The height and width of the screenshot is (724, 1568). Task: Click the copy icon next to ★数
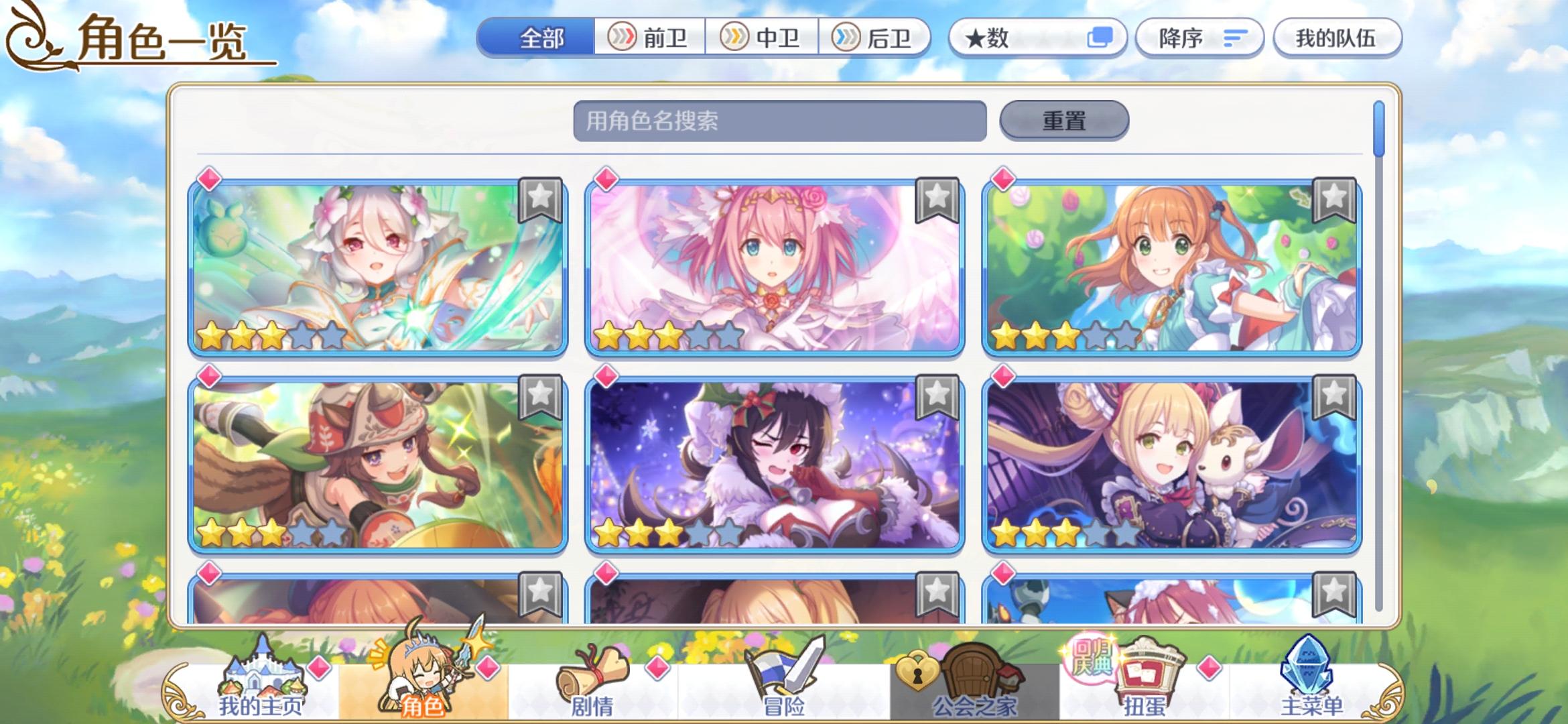pyautogui.click(x=1103, y=38)
